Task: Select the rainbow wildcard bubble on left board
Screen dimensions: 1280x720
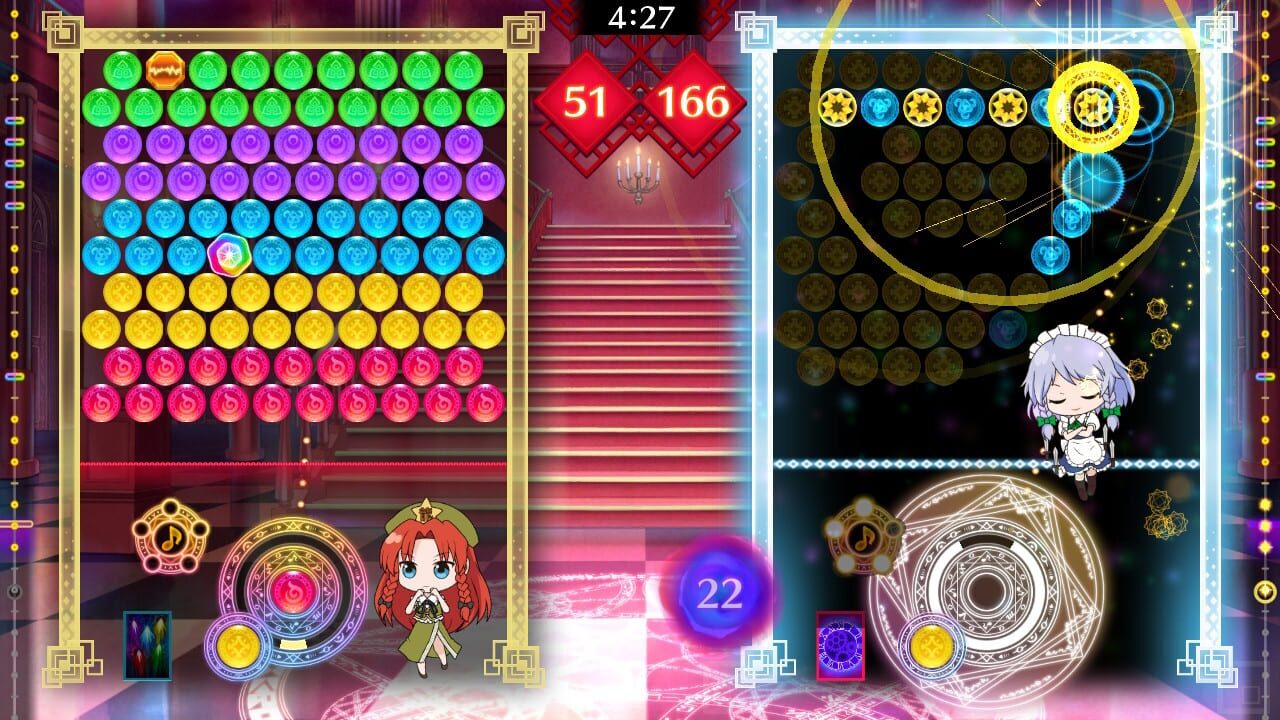Action: click(229, 251)
